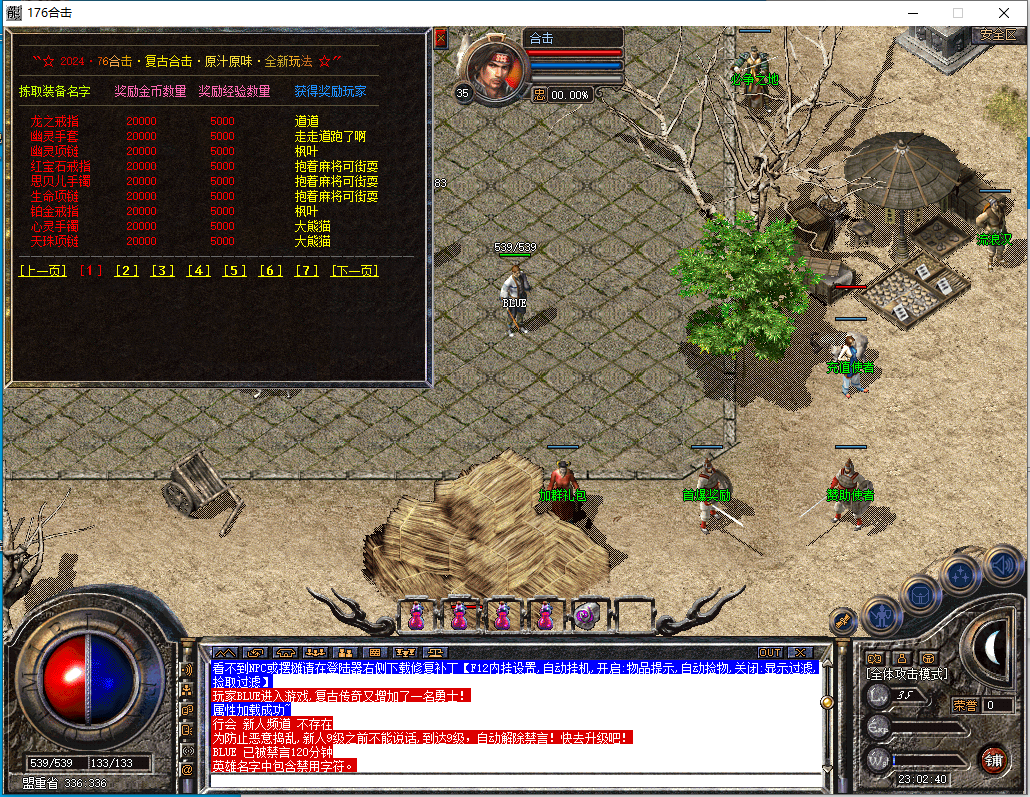Image resolution: width=1030 pixels, height=797 pixels.
Task: Click the hero portrait at top
Action: 493,67
